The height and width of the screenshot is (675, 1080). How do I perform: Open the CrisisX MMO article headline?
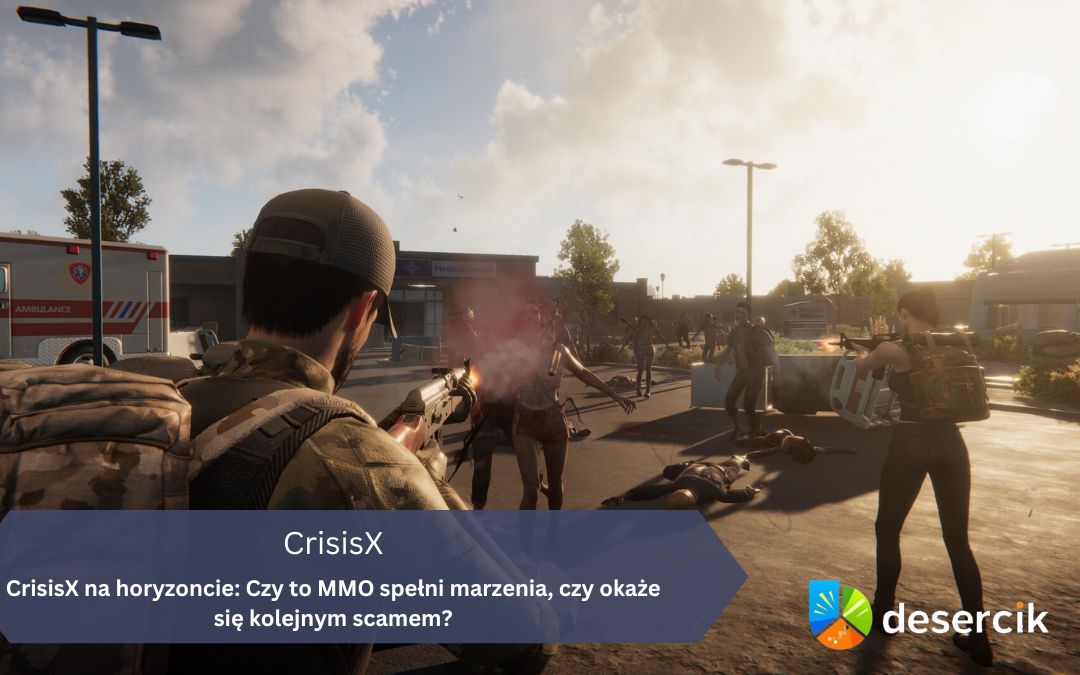(333, 603)
